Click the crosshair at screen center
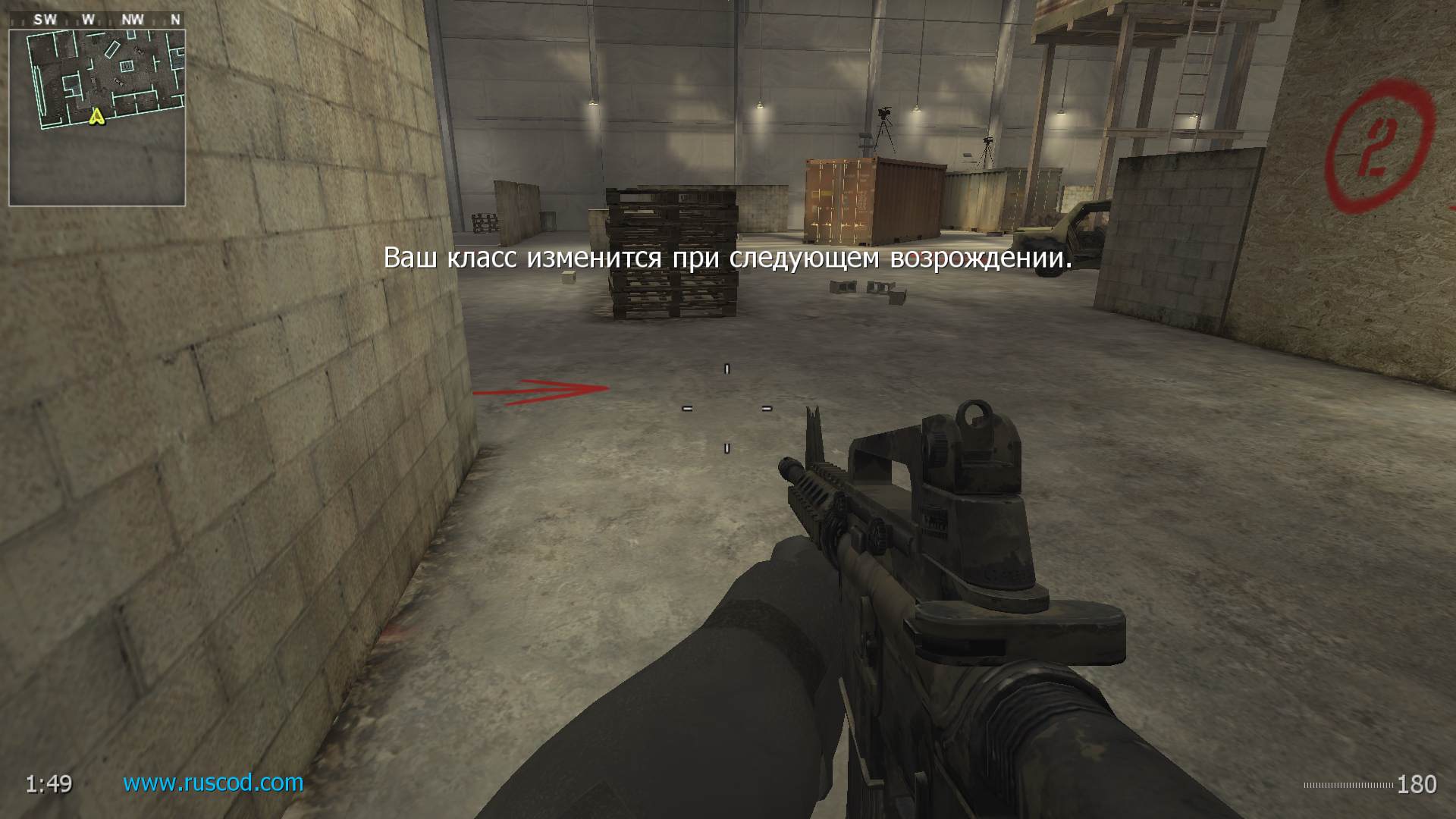 (726, 409)
